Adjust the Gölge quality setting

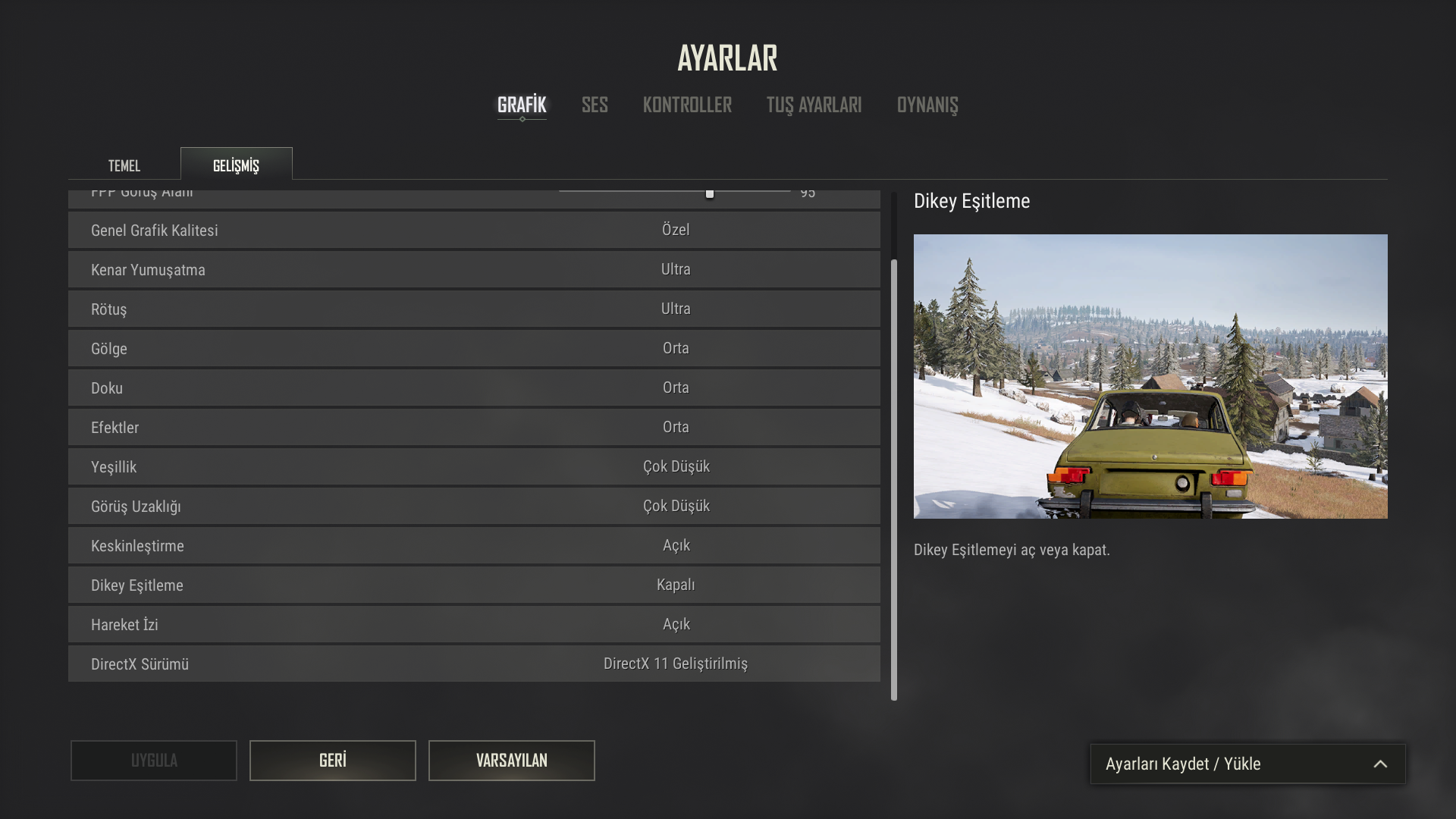point(675,348)
